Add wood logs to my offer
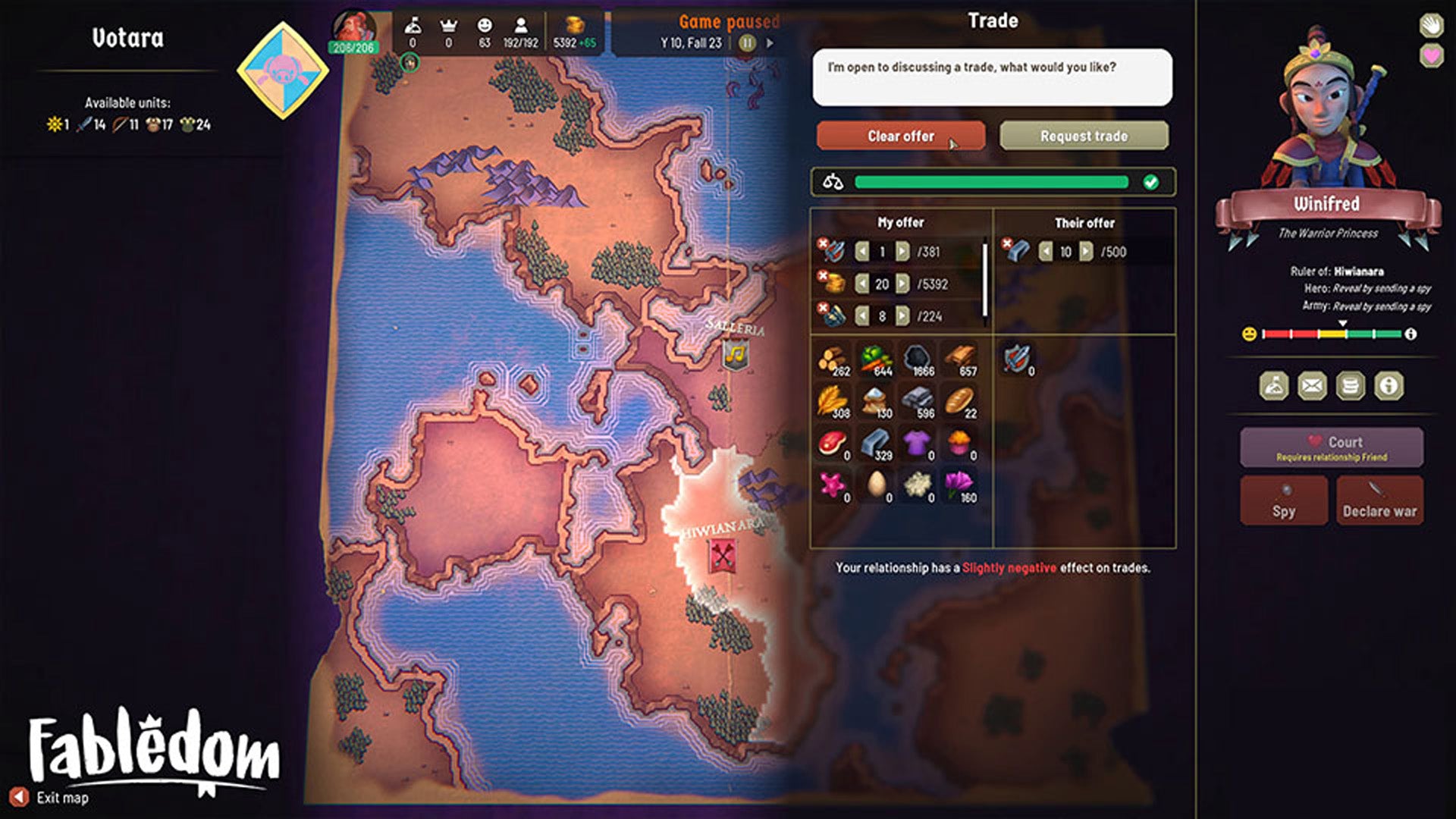1456x819 pixels. [x=833, y=359]
